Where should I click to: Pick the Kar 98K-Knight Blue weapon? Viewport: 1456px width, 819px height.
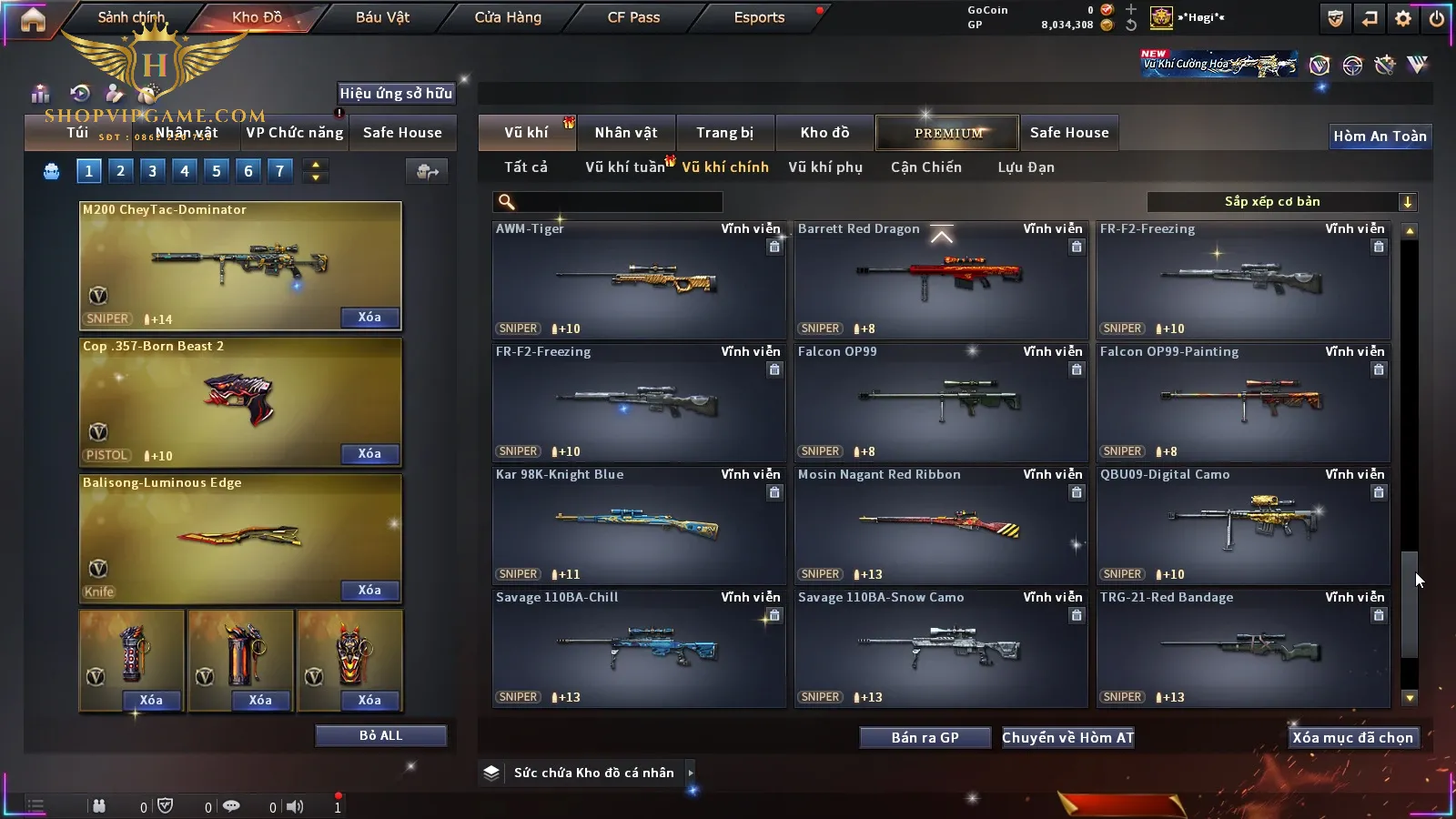[638, 526]
